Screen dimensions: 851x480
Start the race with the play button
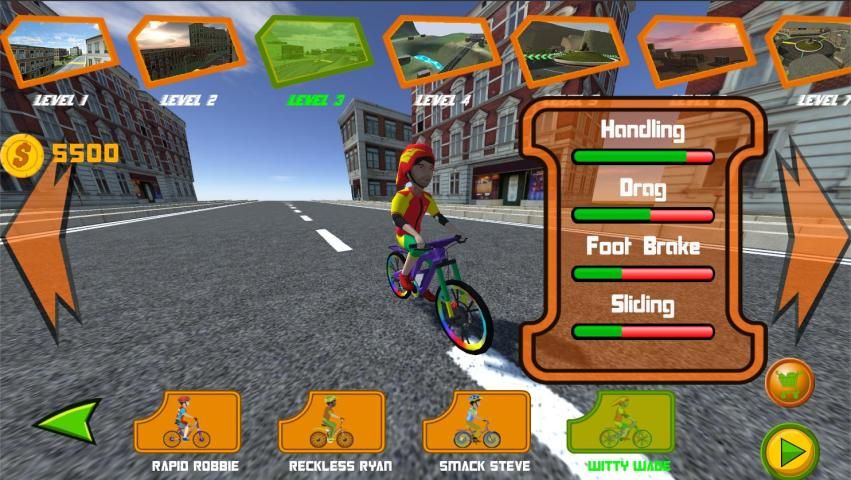(790, 451)
